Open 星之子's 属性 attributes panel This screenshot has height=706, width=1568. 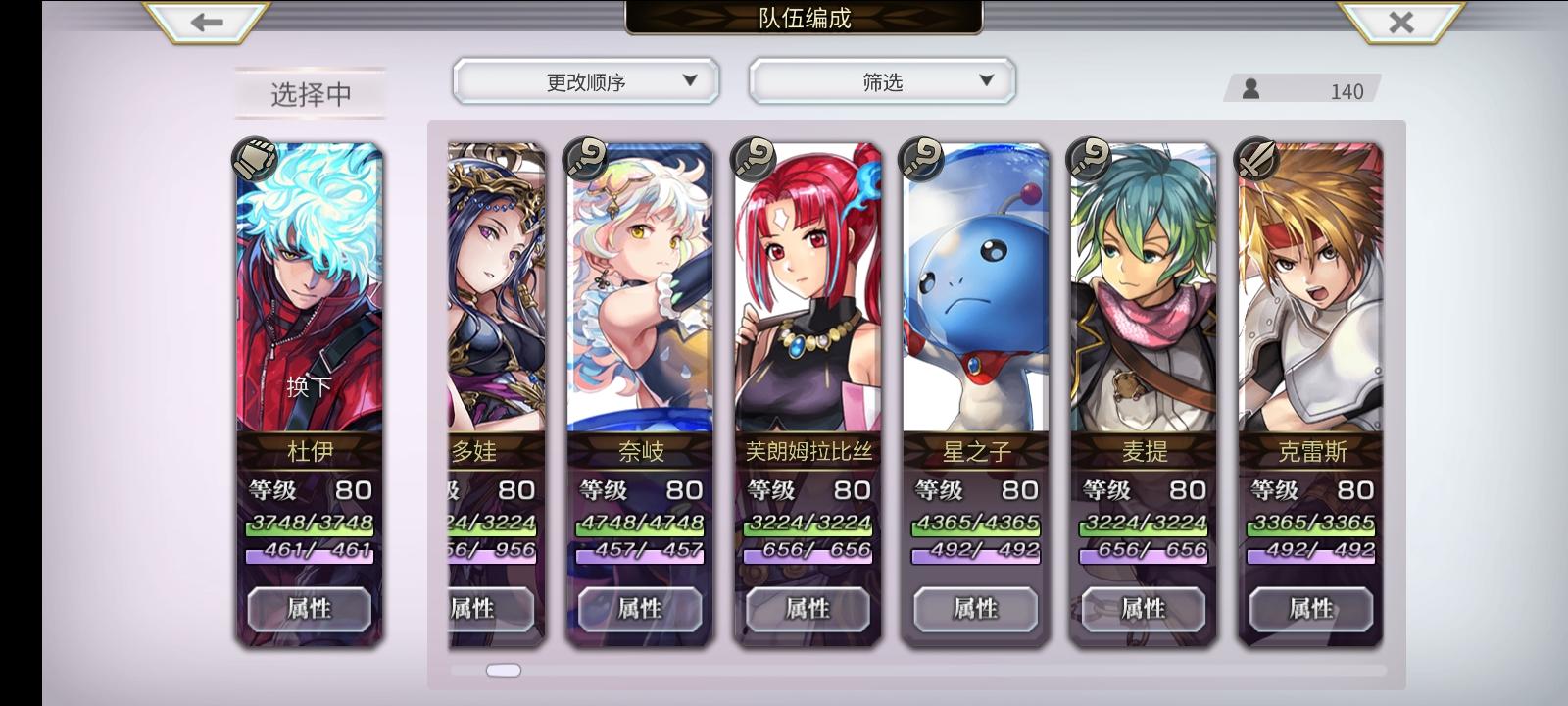click(974, 610)
